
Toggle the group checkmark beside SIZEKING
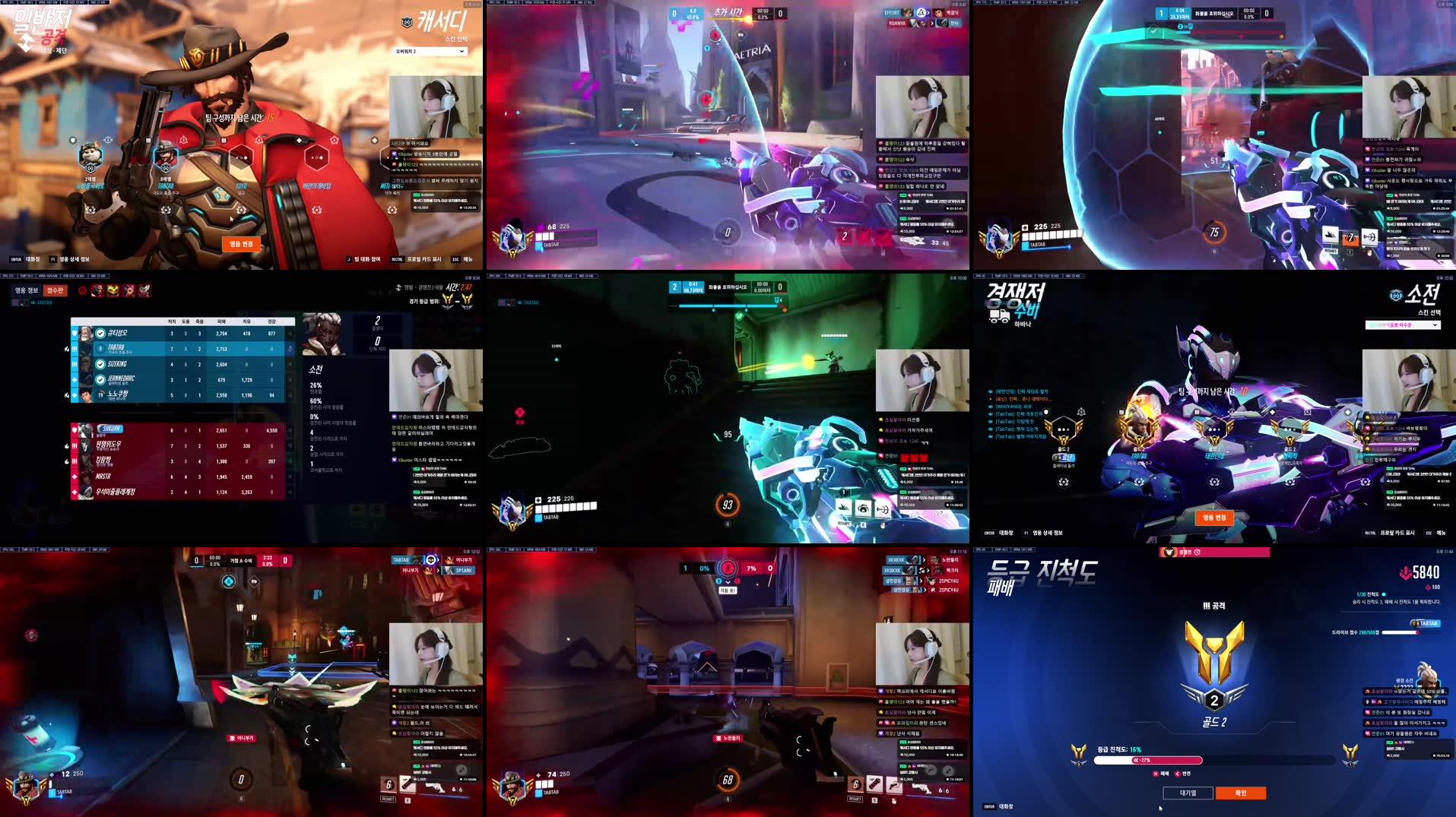pyautogui.click(x=99, y=365)
